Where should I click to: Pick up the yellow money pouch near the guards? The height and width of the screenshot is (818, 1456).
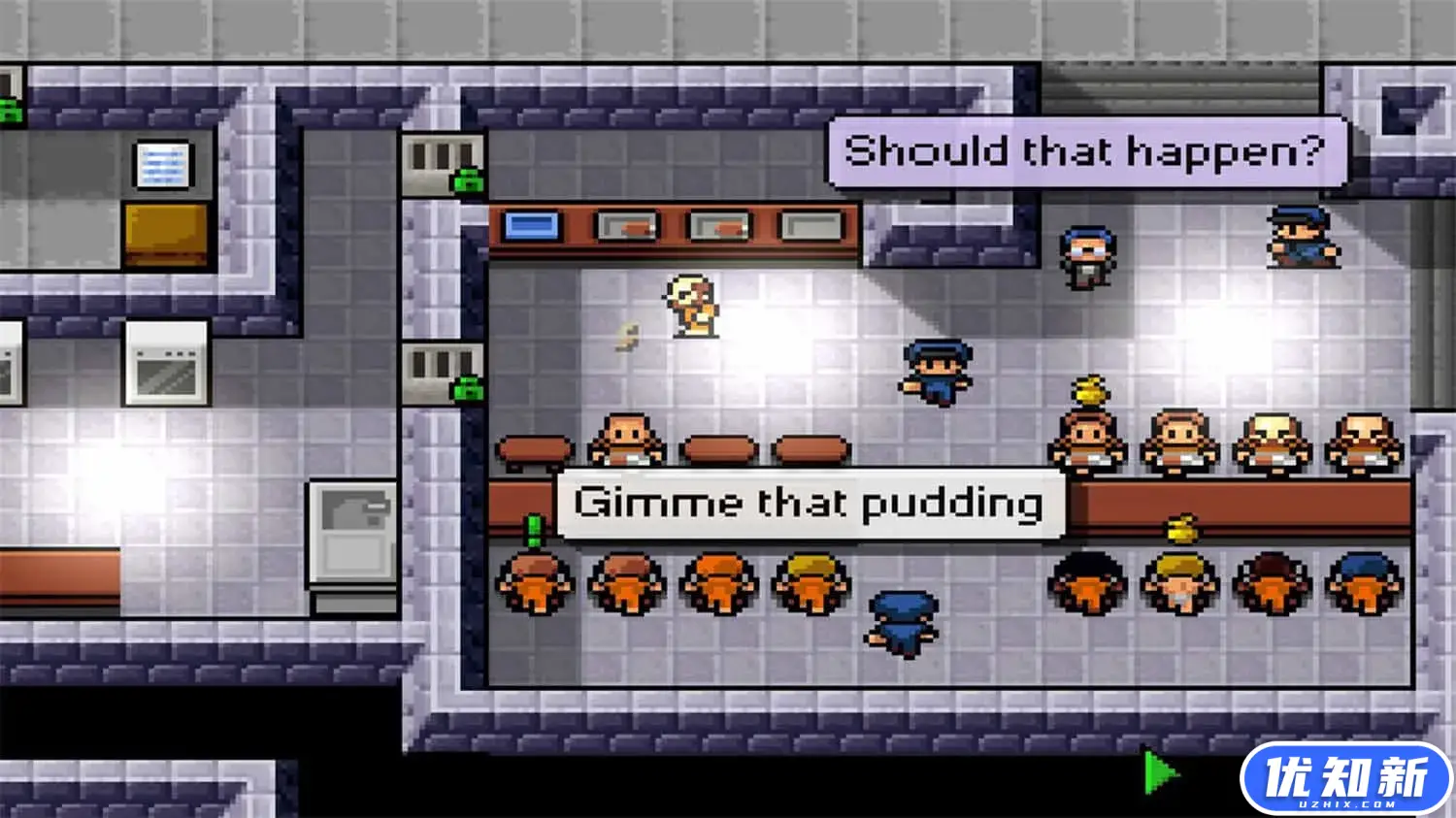coord(1089,390)
